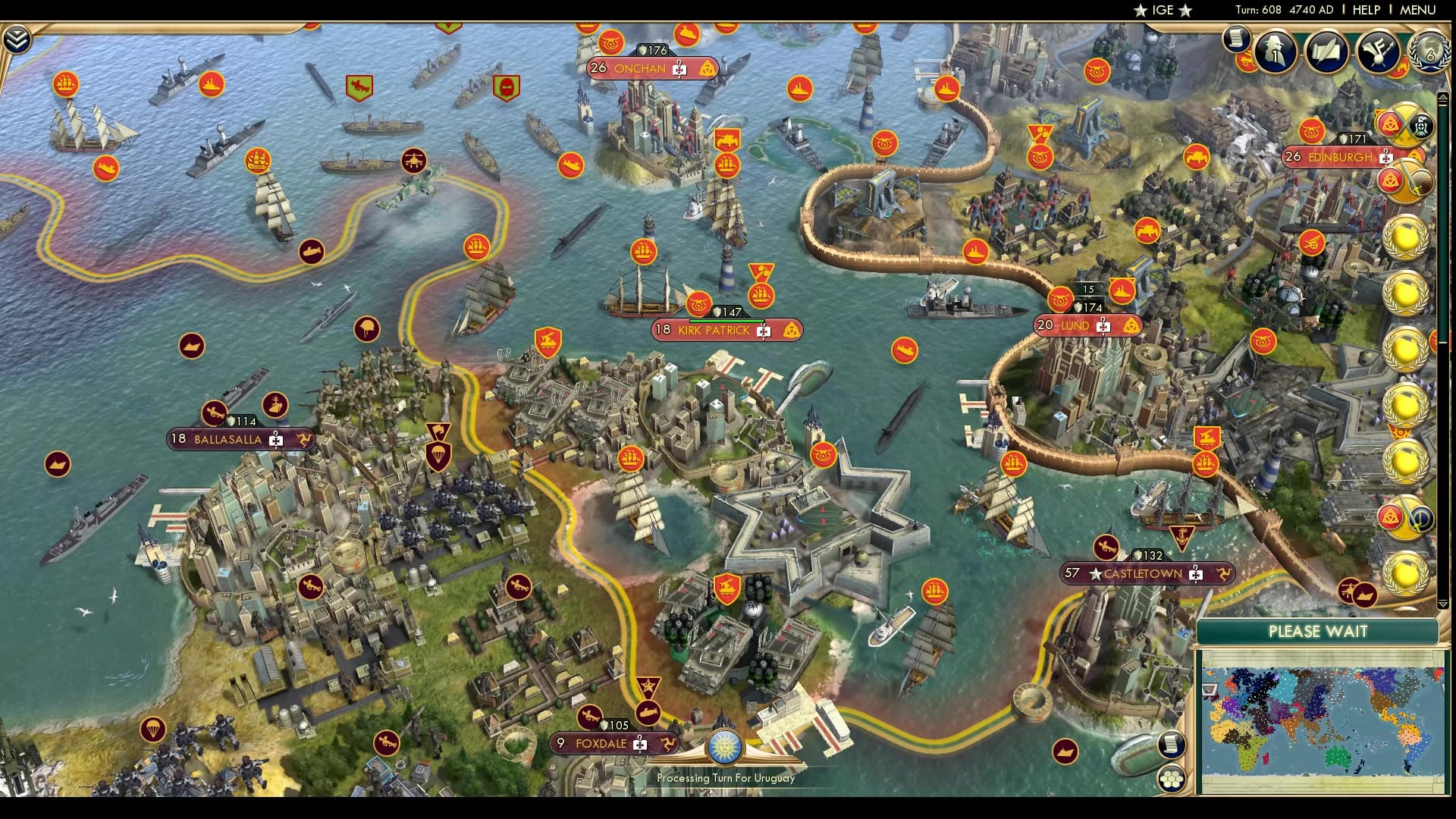Click the raven espionage notification icon near Edinburgh
This screenshot has width=1456, height=819.
tap(1420, 127)
